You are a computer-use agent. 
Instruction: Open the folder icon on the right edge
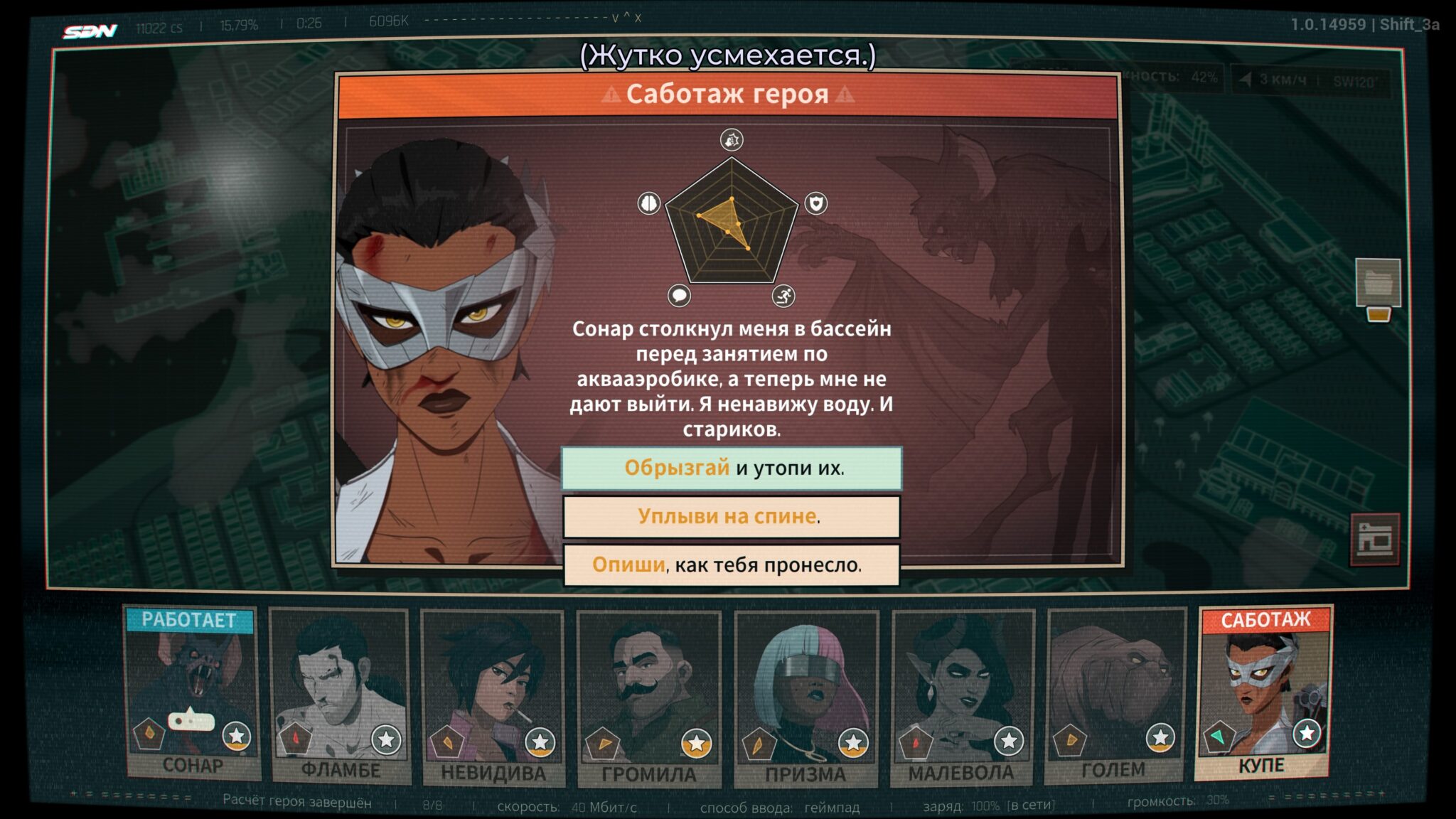pyautogui.click(x=1377, y=283)
